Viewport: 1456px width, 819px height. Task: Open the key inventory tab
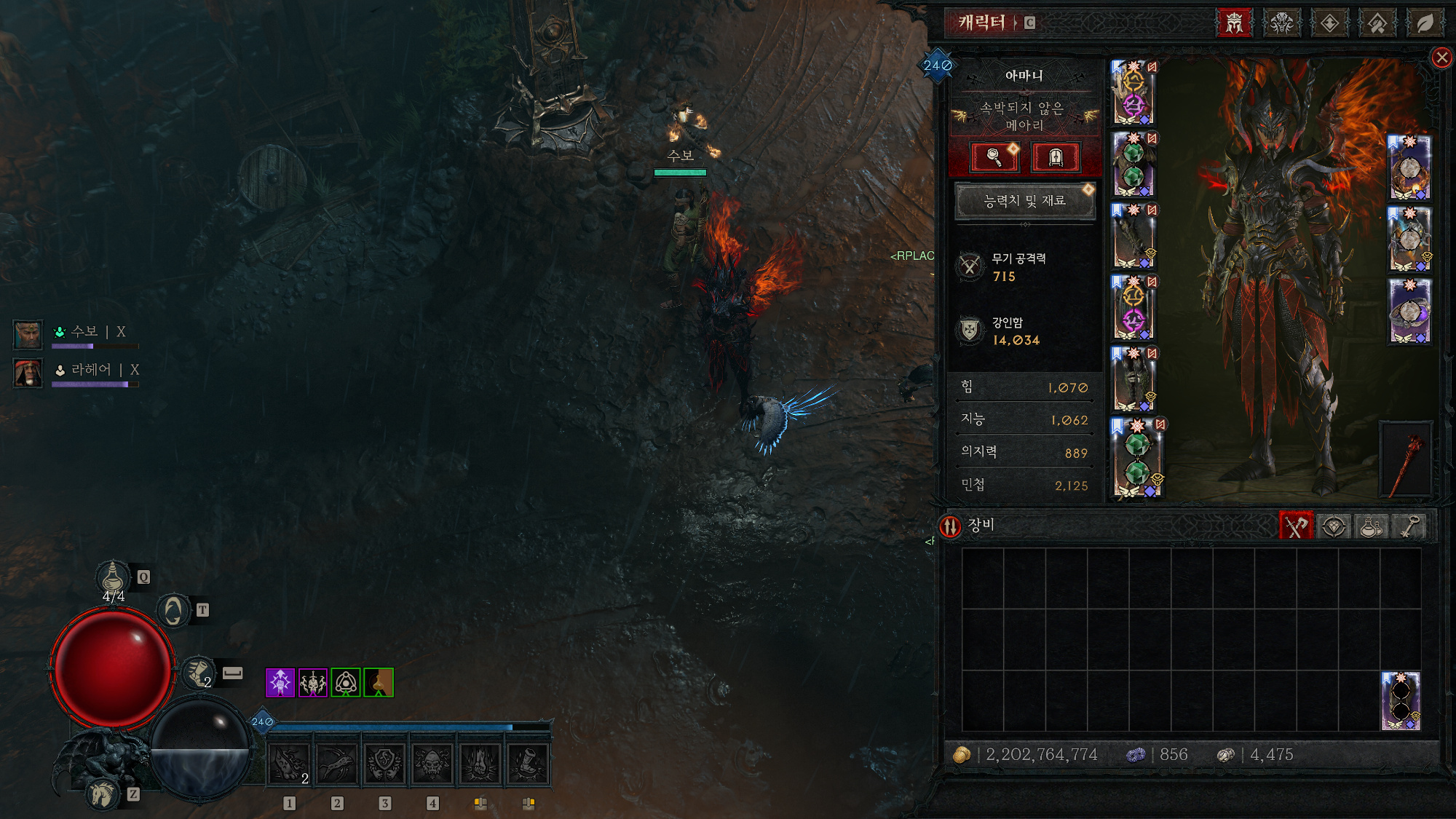point(1410,526)
